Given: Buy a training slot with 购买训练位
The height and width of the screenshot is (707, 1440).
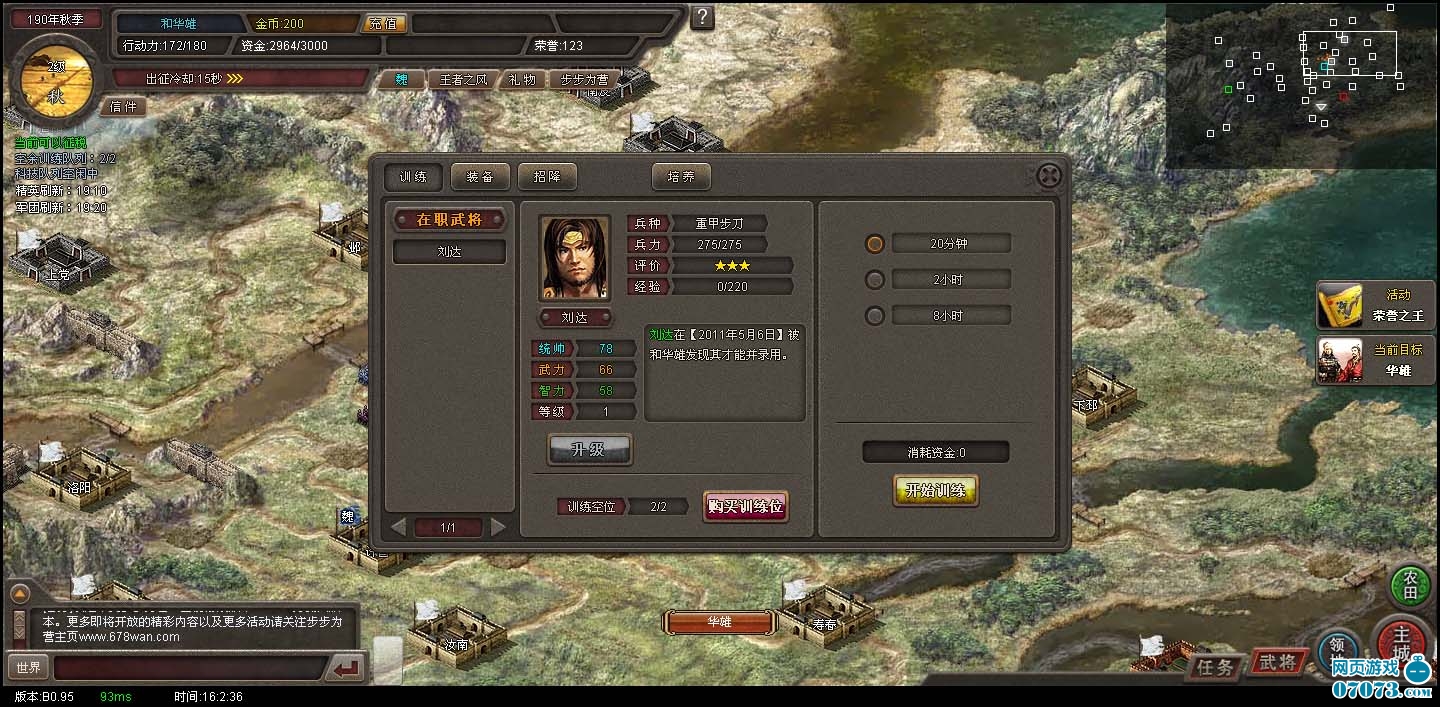Looking at the screenshot, I should (745, 506).
